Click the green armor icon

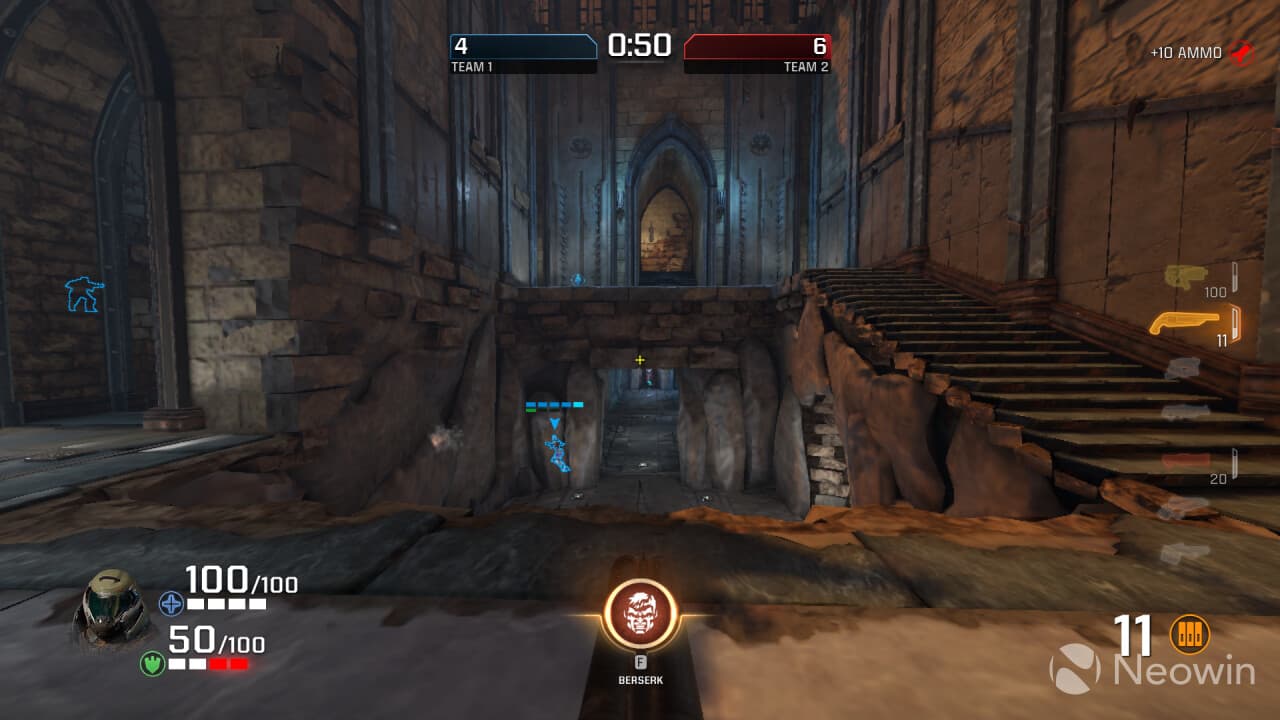tap(152, 663)
